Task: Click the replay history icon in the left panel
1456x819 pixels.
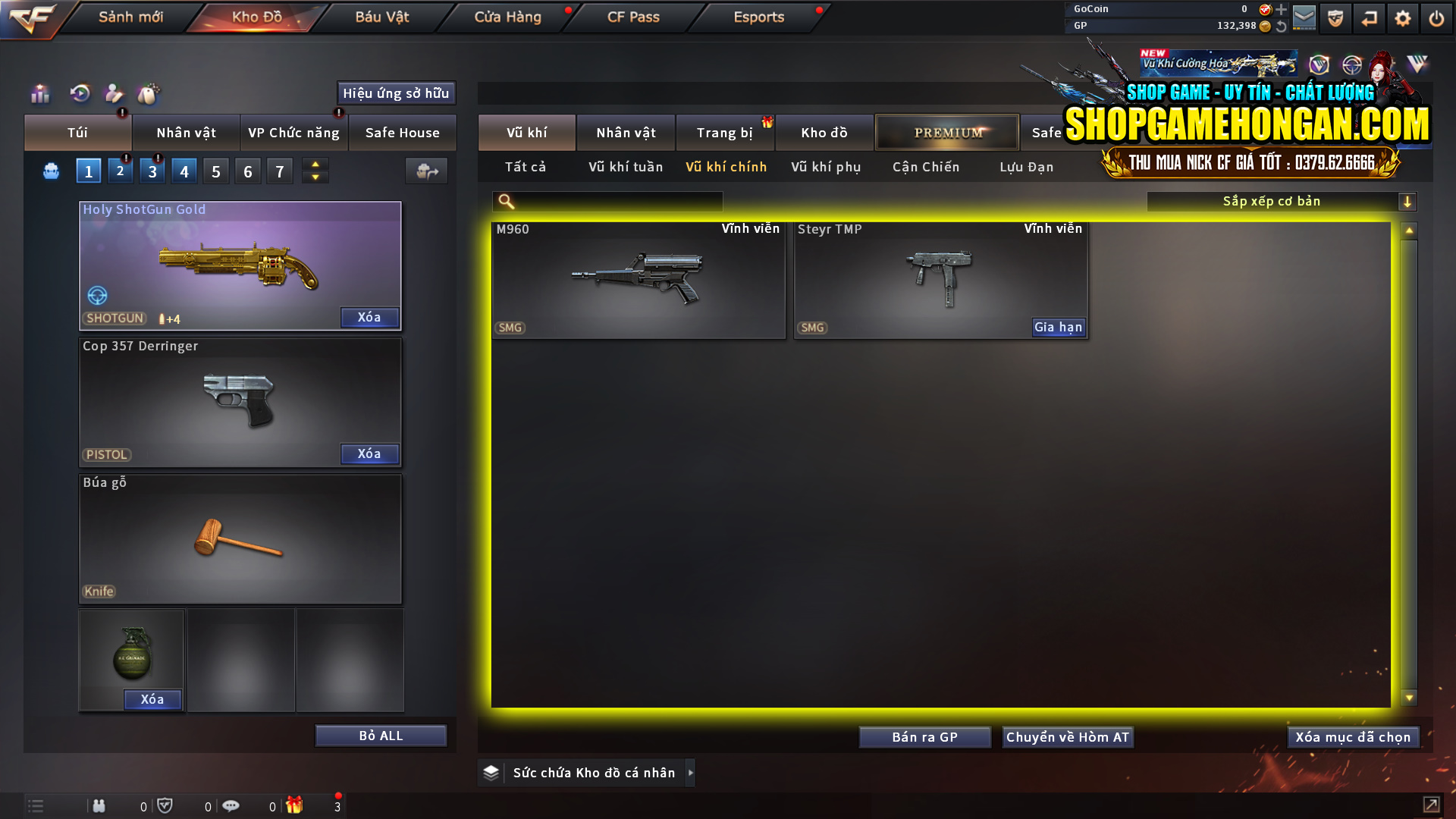Action: click(x=80, y=94)
